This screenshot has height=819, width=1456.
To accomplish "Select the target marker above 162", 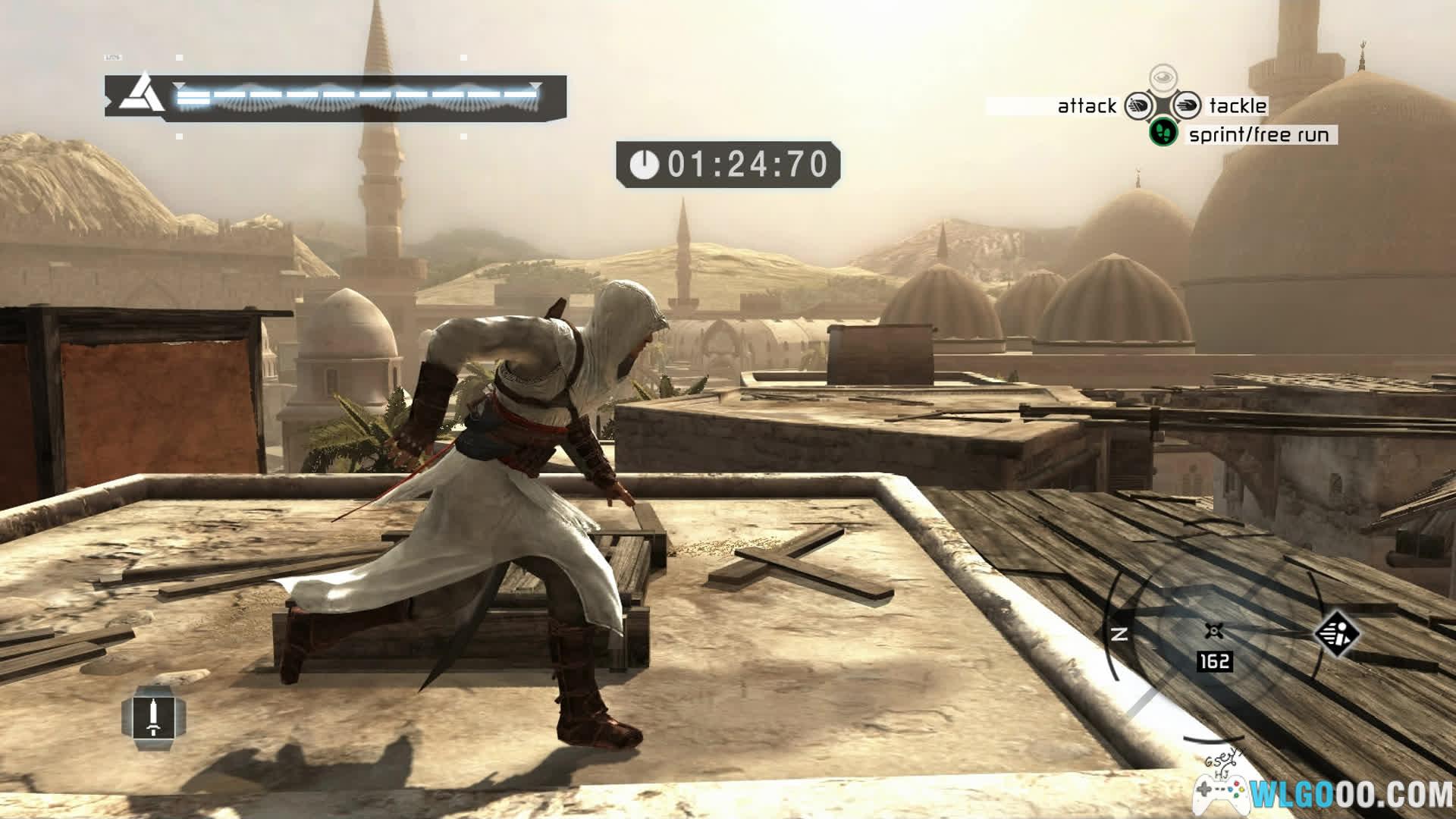I will tap(1214, 631).
